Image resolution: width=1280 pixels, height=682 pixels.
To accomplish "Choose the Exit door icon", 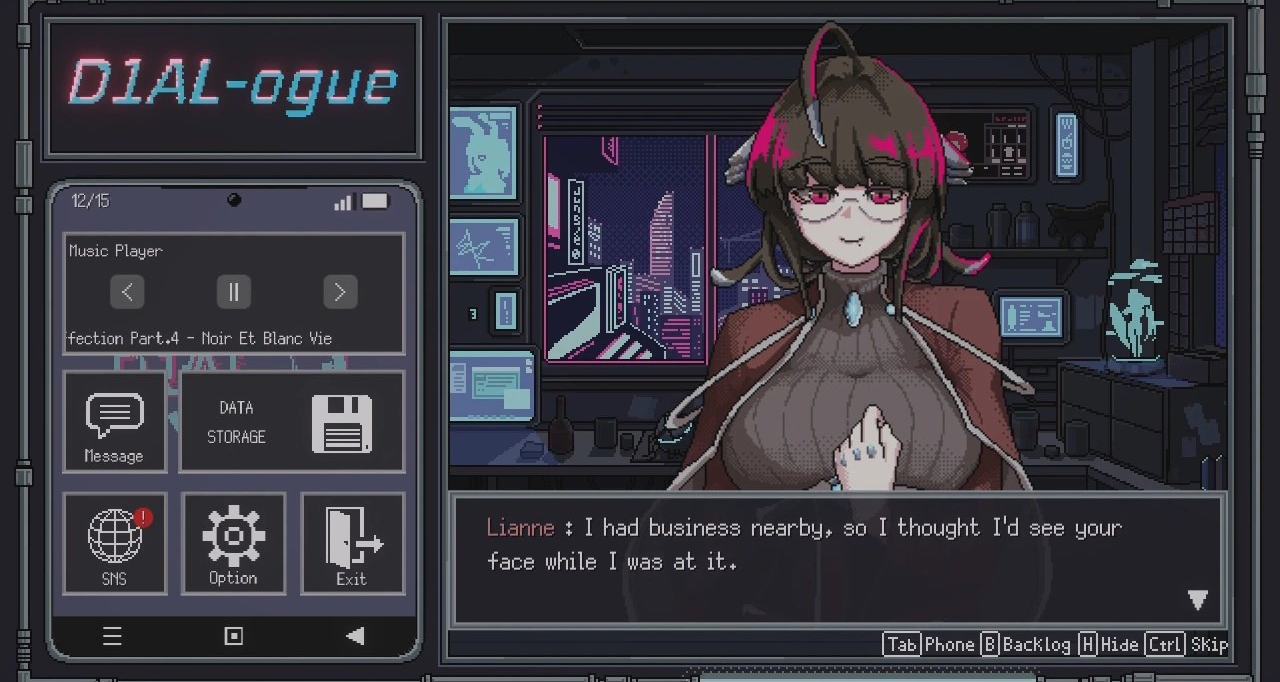I will click(352, 543).
